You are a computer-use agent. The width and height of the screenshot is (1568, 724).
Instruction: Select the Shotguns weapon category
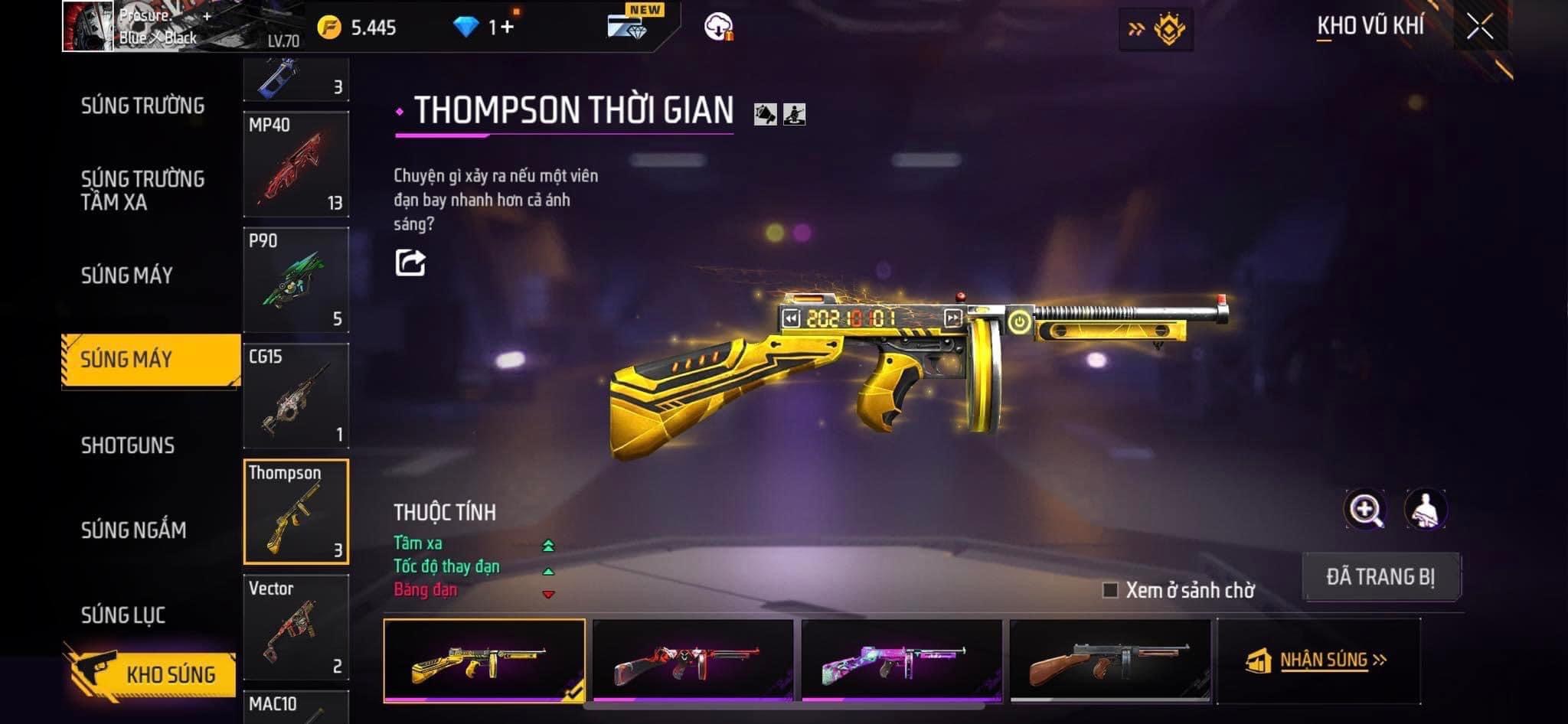[128, 445]
